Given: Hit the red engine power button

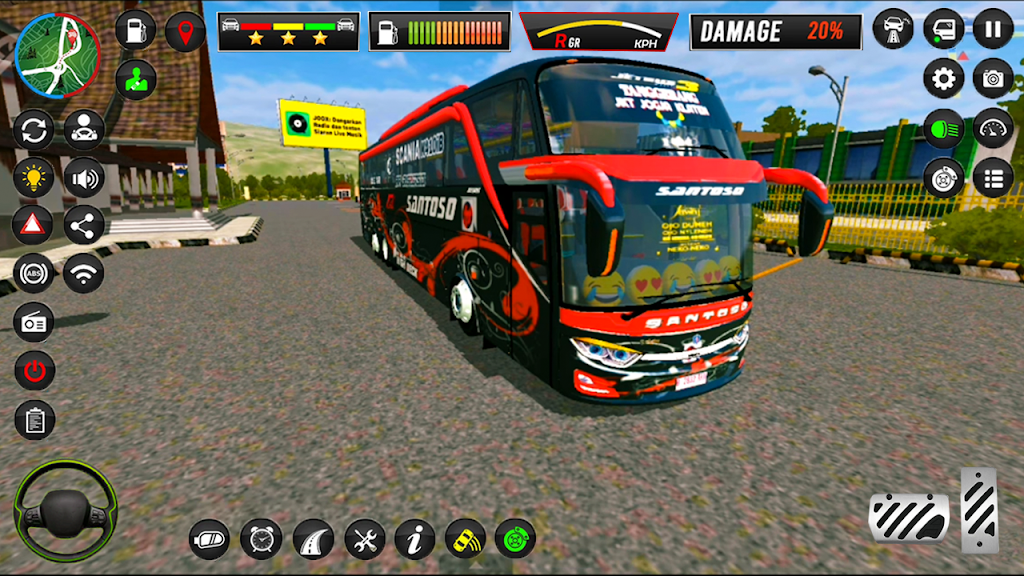Looking at the screenshot, I should 33,371.
